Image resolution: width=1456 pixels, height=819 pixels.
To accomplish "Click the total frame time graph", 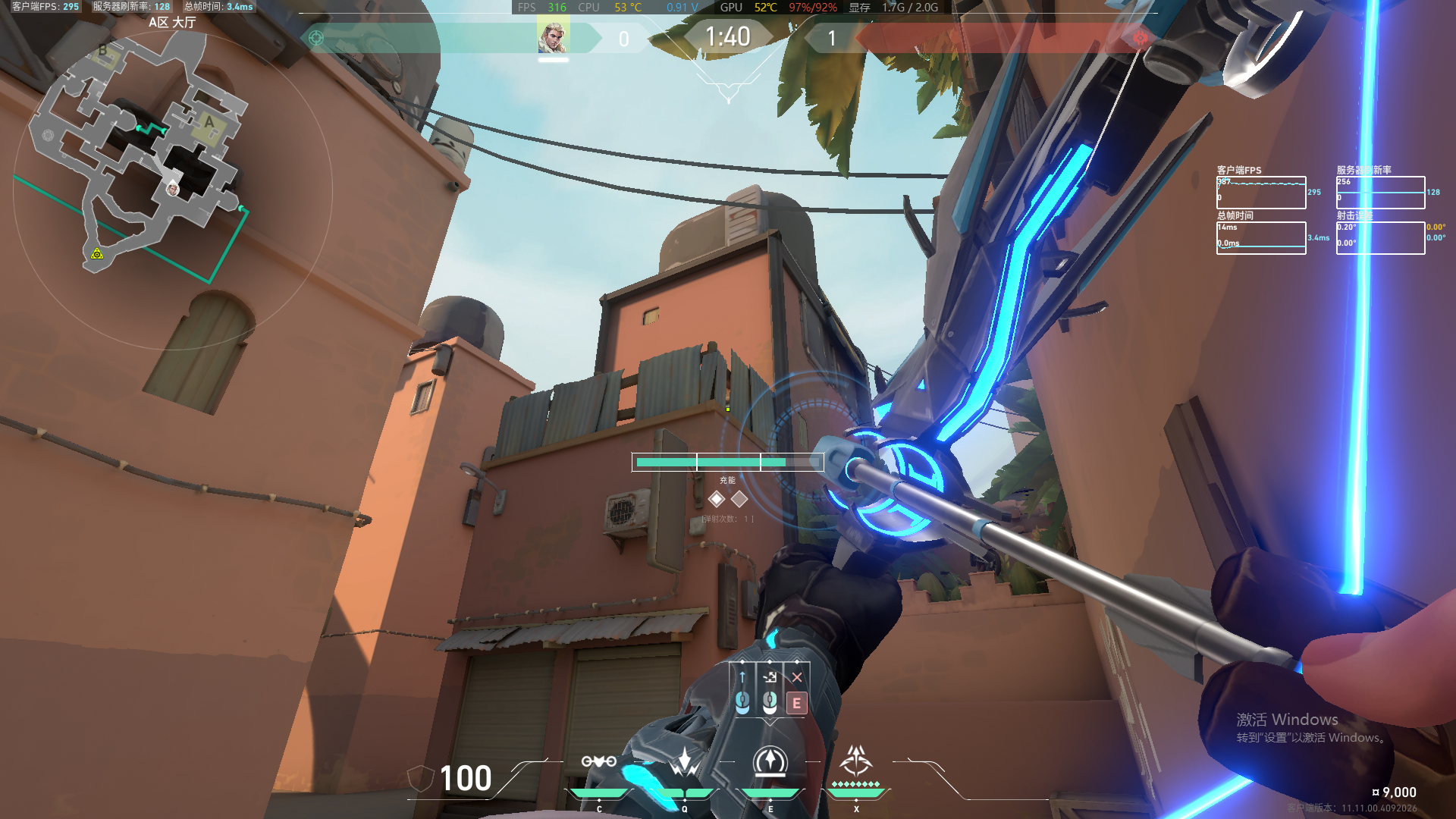I will click(x=1260, y=237).
